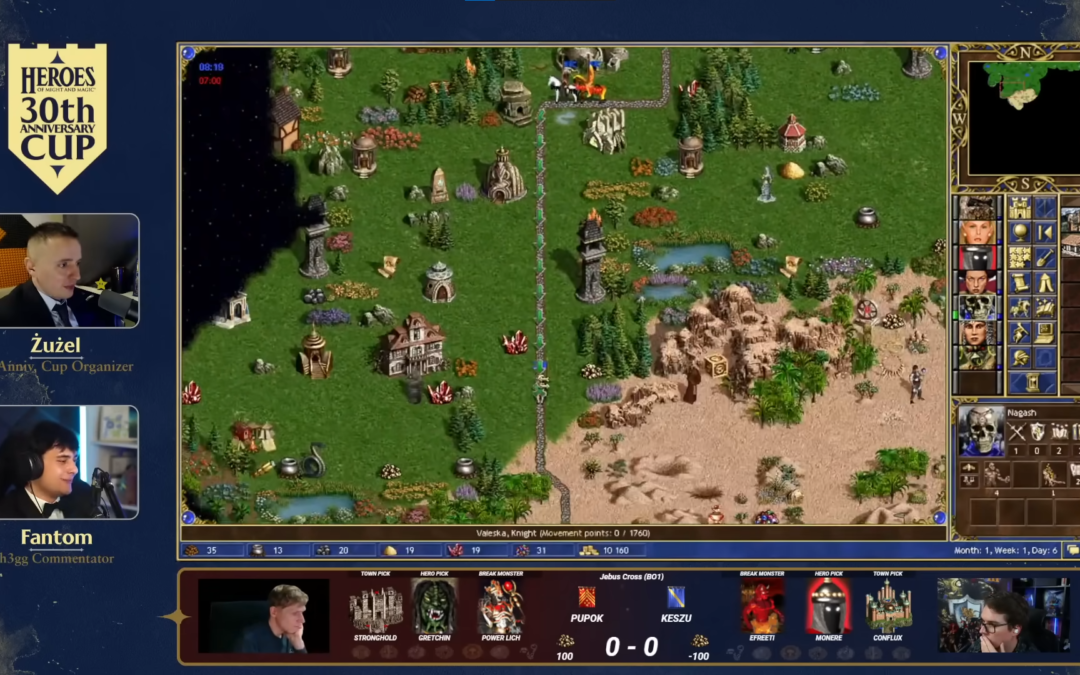Screen dimensions: 1080x675
Task: Click the minimap to move the view
Action: [x=1015, y=115]
